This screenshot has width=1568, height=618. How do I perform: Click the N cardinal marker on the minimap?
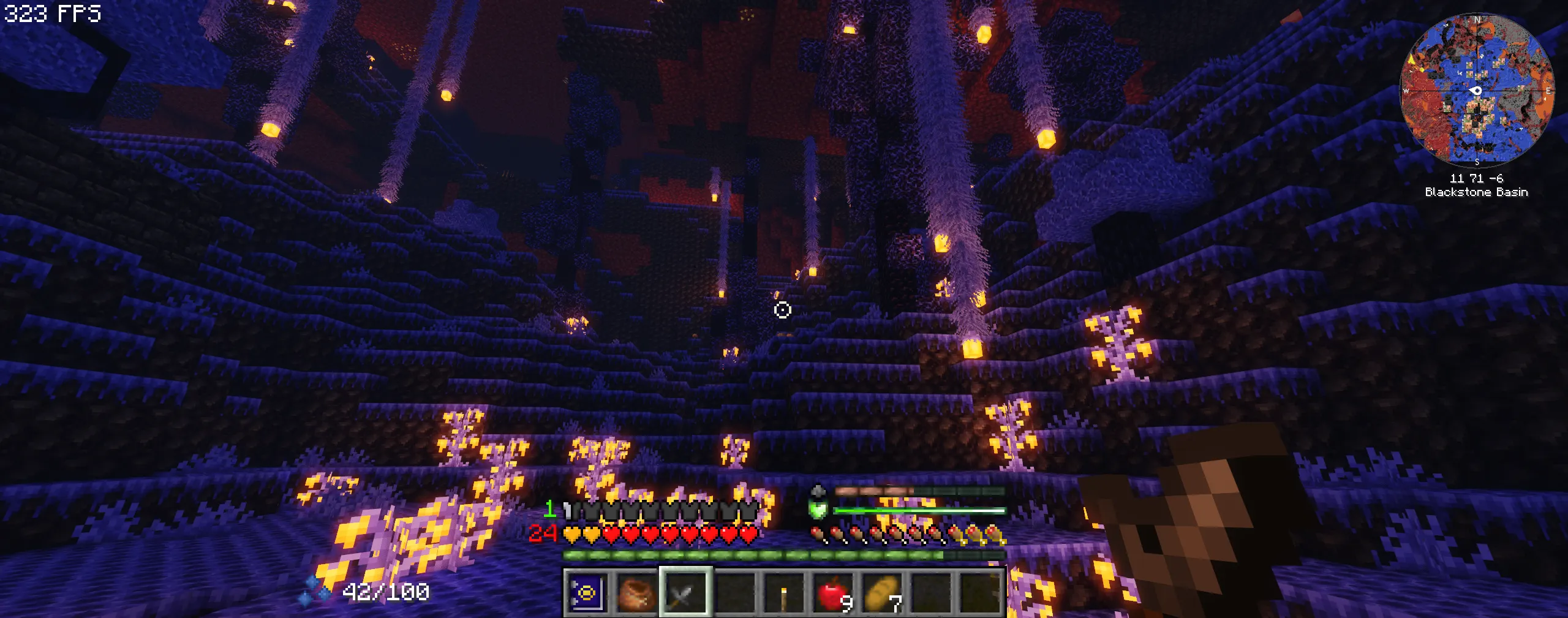pyautogui.click(x=1477, y=18)
